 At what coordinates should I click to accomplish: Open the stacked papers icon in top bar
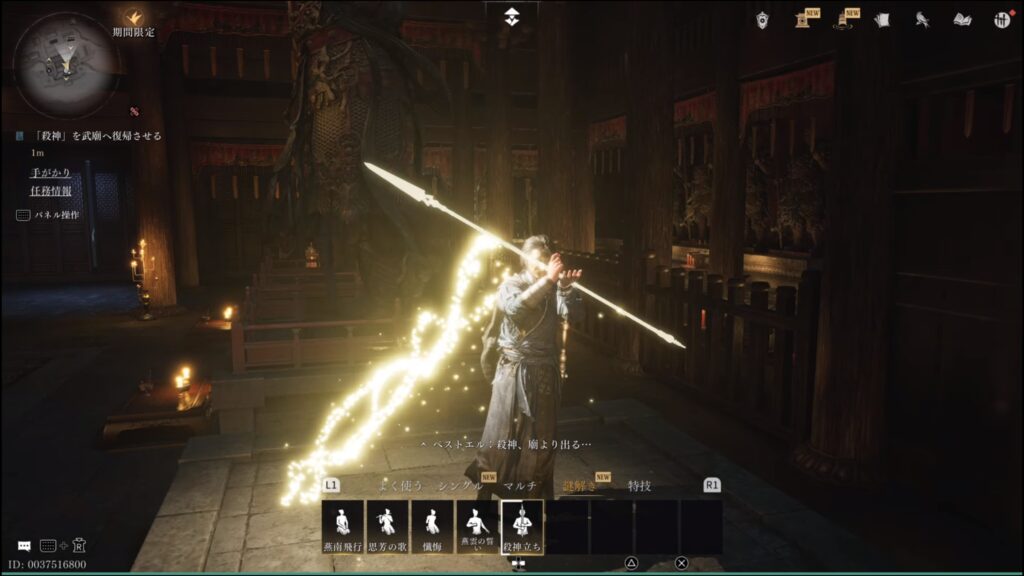click(881, 19)
